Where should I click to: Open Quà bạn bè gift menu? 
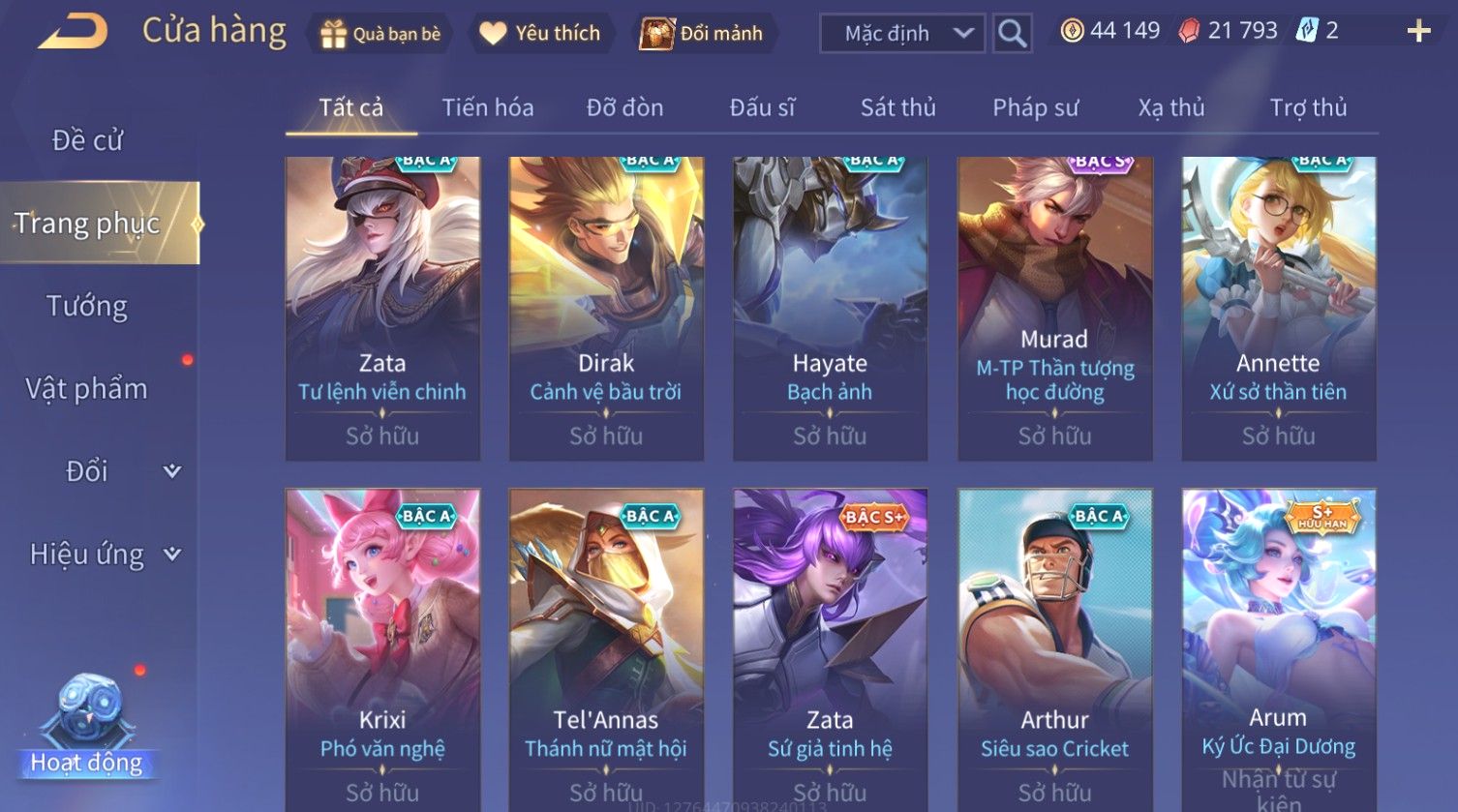(x=380, y=34)
